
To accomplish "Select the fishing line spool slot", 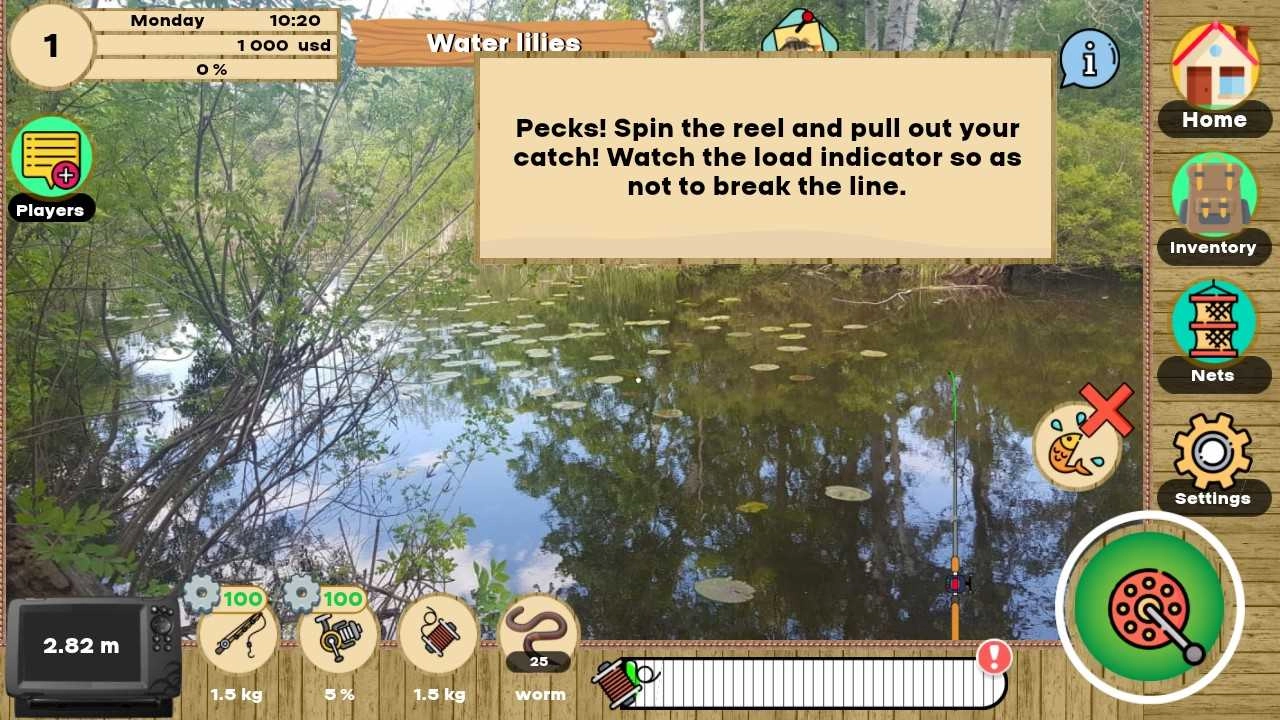I will click(x=438, y=634).
